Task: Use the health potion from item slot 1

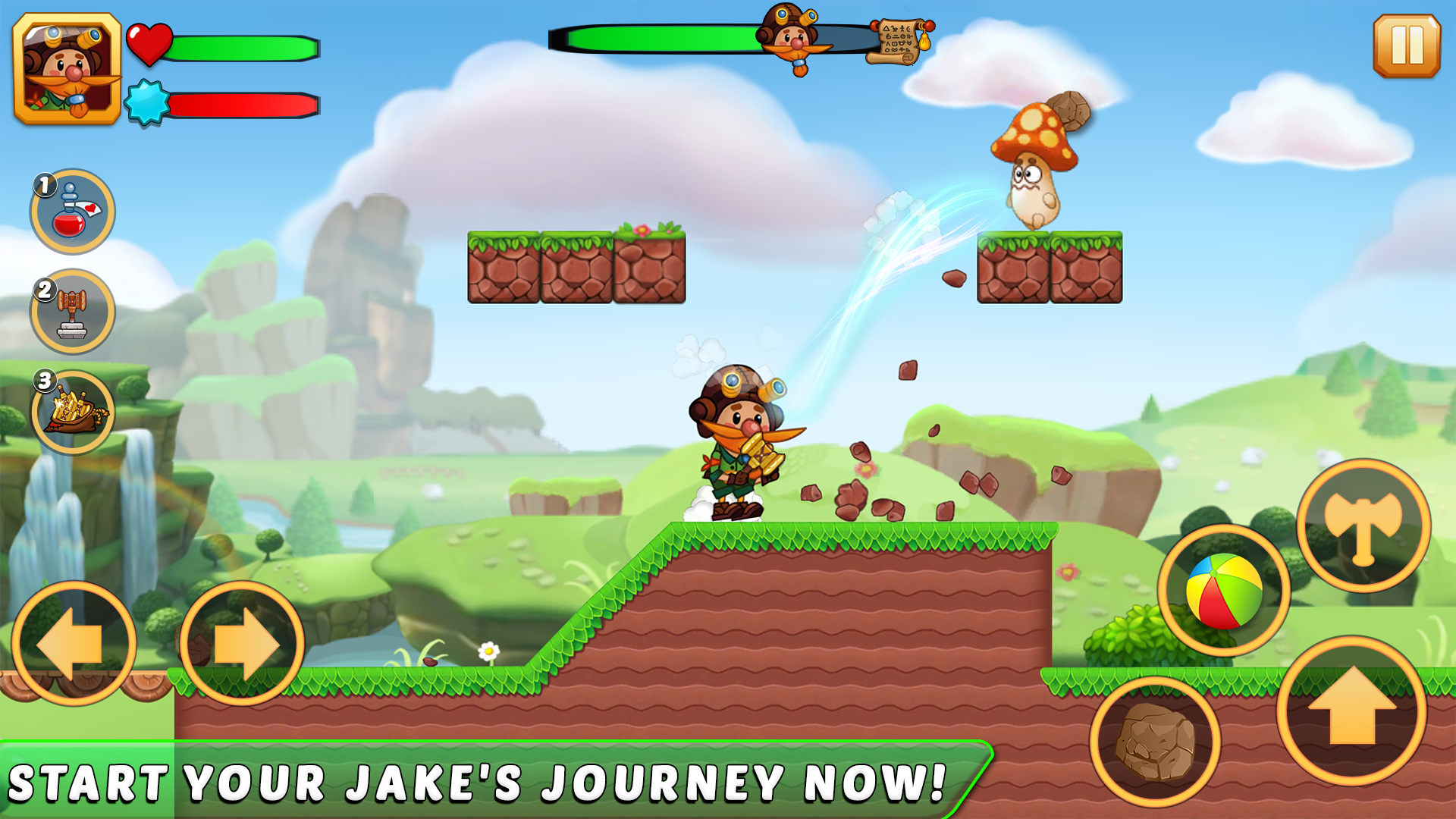Action: pos(71,211)
